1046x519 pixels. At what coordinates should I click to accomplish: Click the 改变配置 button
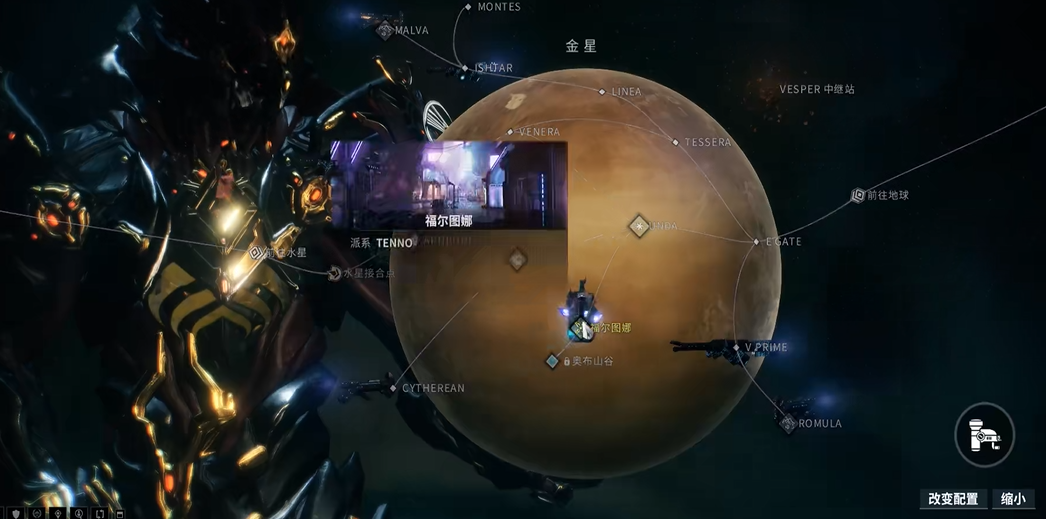point(953,499)
